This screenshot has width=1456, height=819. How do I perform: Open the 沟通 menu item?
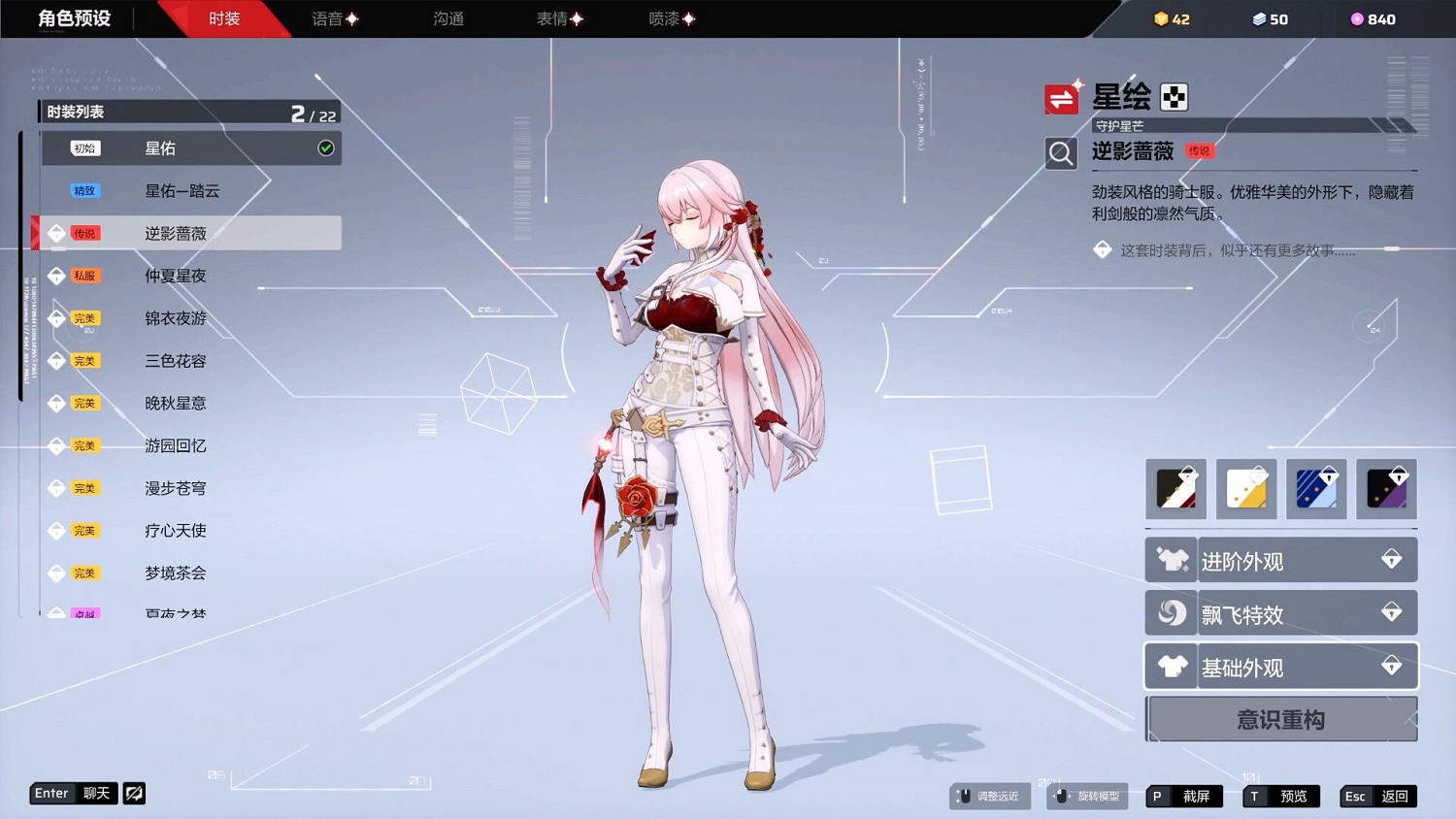pyautogui.click(x=447, y=18)
